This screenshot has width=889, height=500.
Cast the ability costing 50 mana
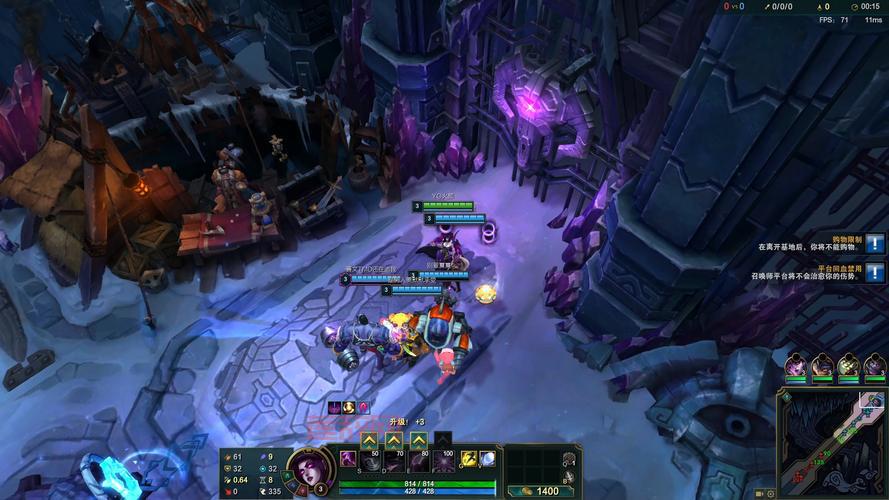click(x=369, y=460)
